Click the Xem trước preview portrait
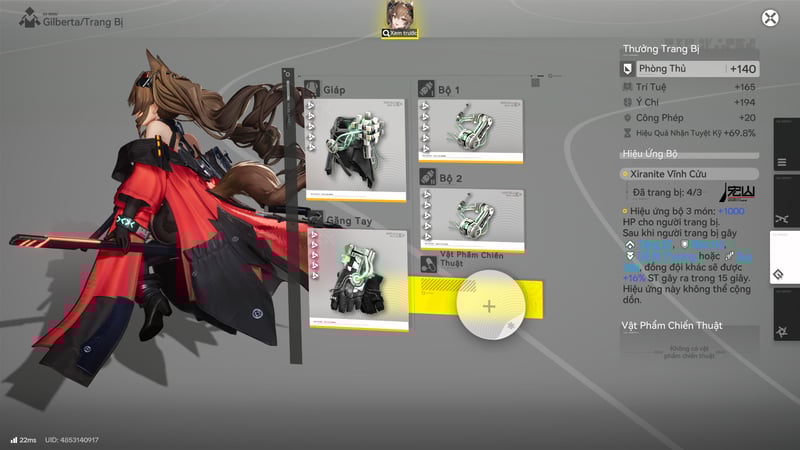The height and width of the screenshot is (450, 800). [x=400, y=16]
